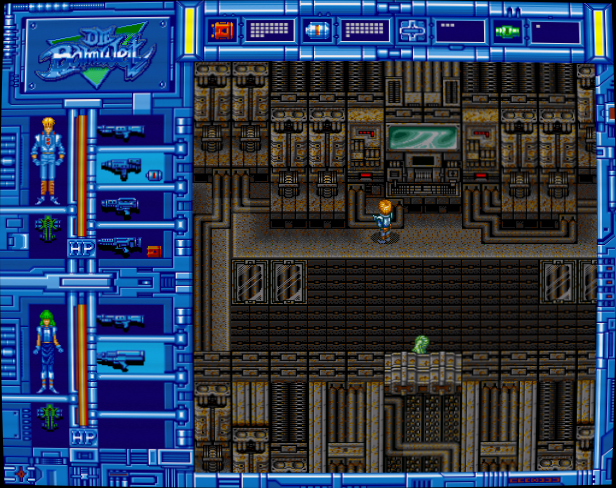616x488 pixels.
Task: Click the blue and orange capsule icon
Action: coord(317,30)
